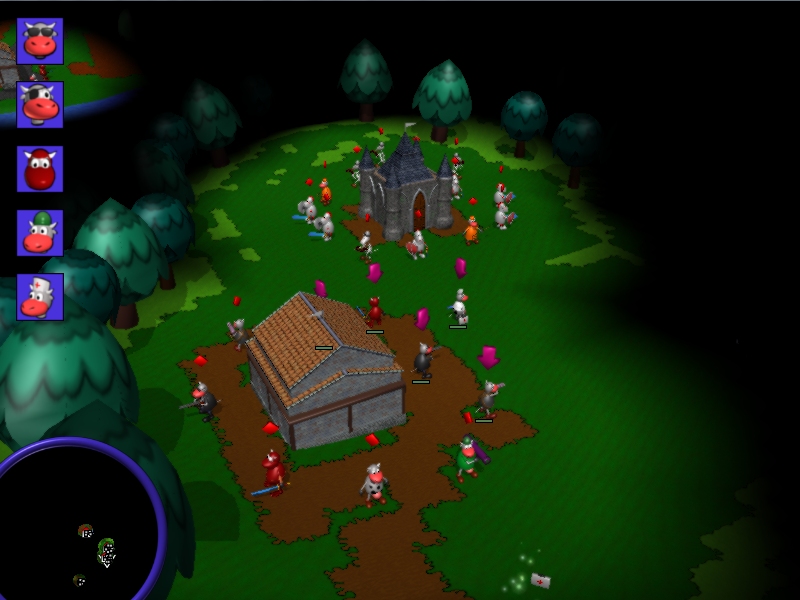Image resolution: width=800 pixels, height=600 pixels.
Task: Pick the red devil cow icon
Action: pos(40,169)
